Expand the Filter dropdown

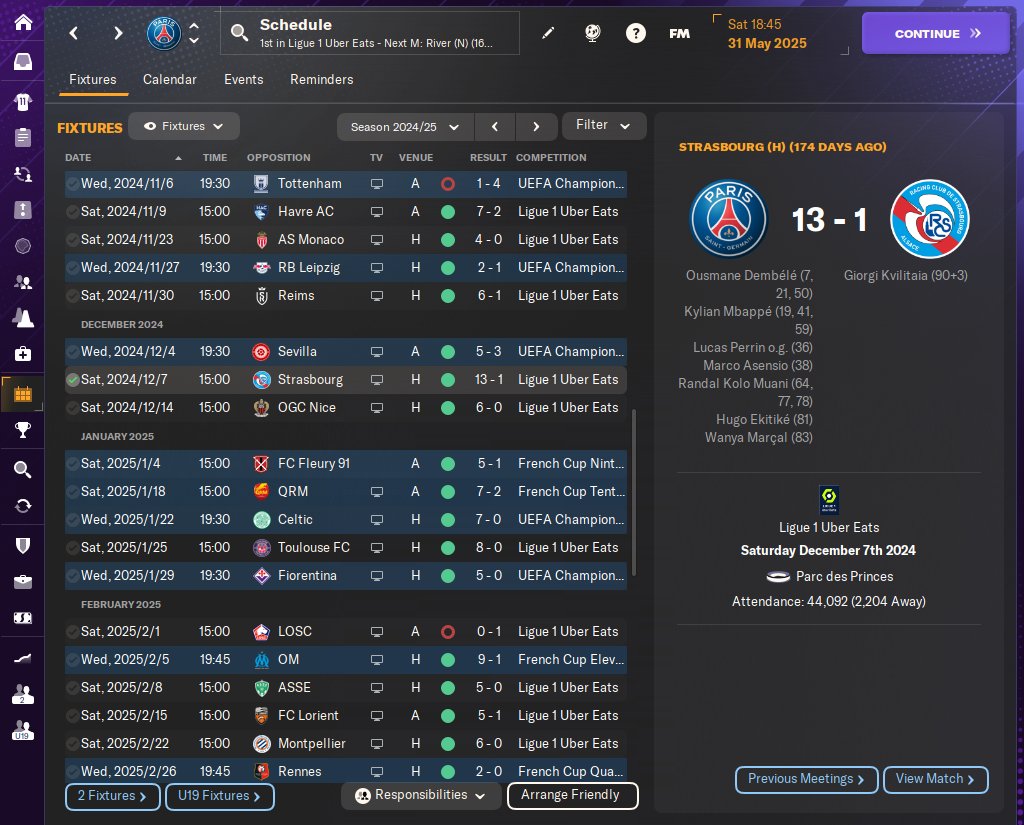[603, 126]
